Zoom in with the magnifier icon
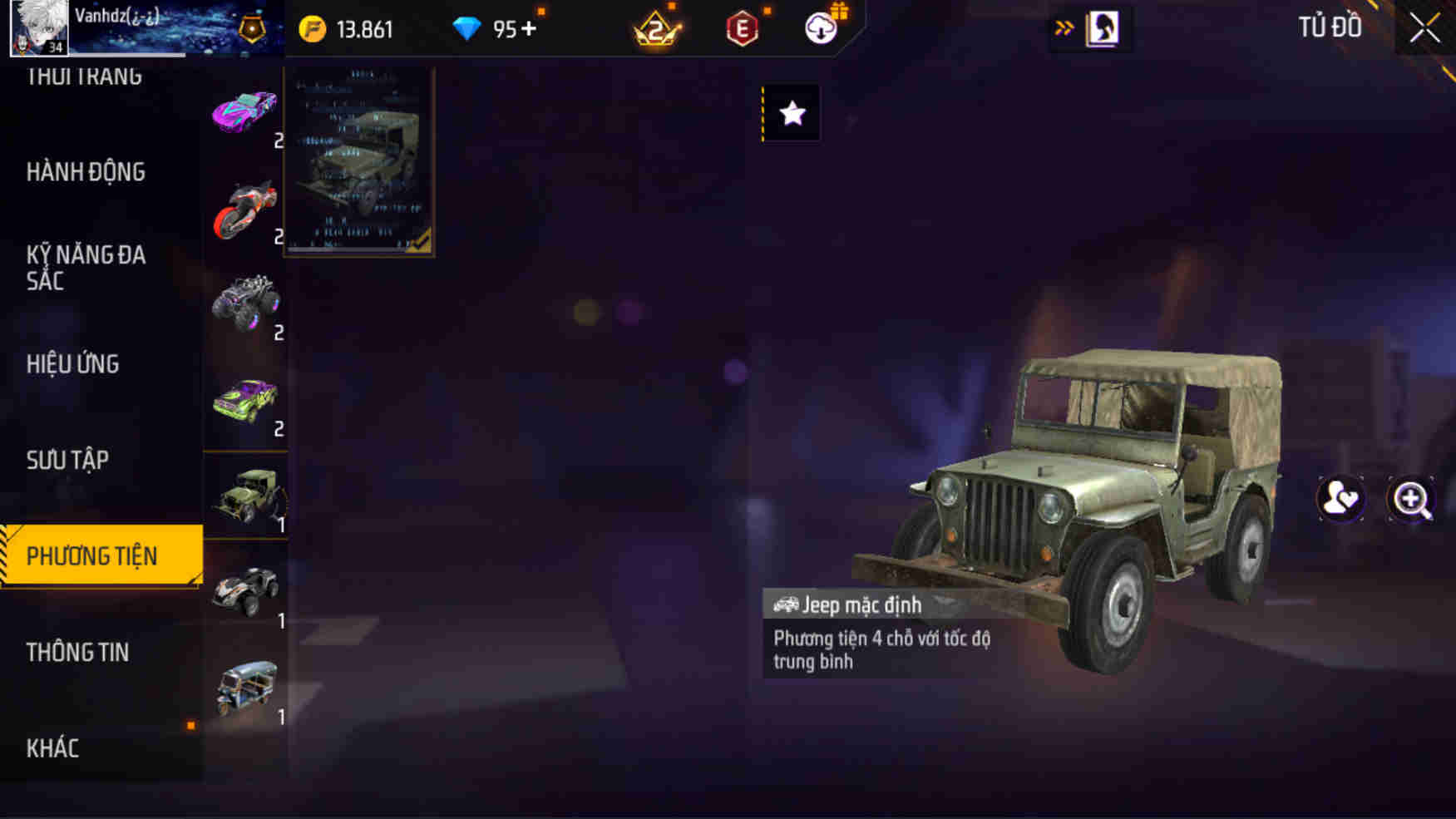This screenshot has height=819, width=1456. pos(1411,498)
